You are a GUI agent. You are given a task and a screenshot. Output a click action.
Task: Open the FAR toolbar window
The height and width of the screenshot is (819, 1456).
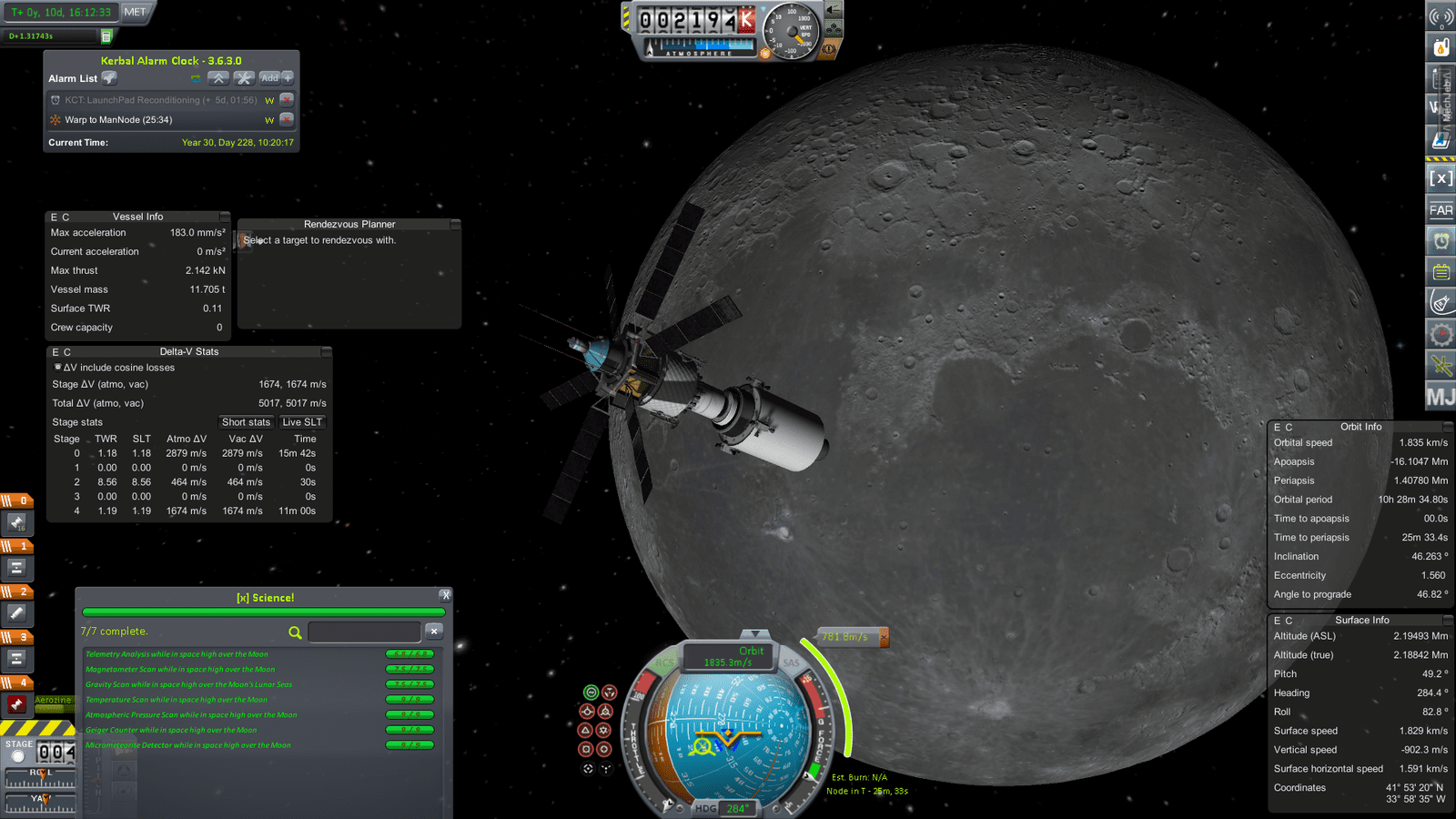tap(1441, 210)
